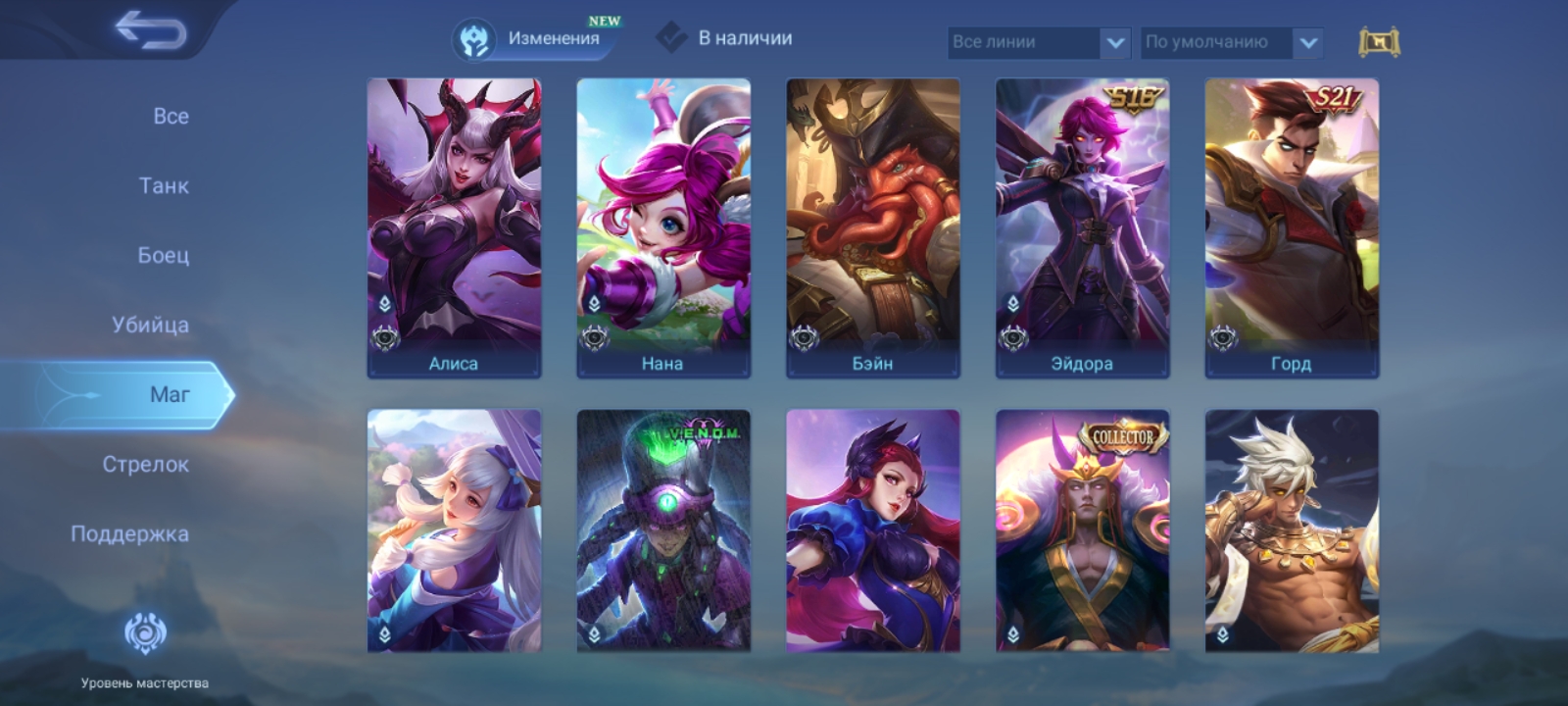1568x706 pixels.
Task: Open the Все линии lane dropdown
Action: (x=1039, y=42)
